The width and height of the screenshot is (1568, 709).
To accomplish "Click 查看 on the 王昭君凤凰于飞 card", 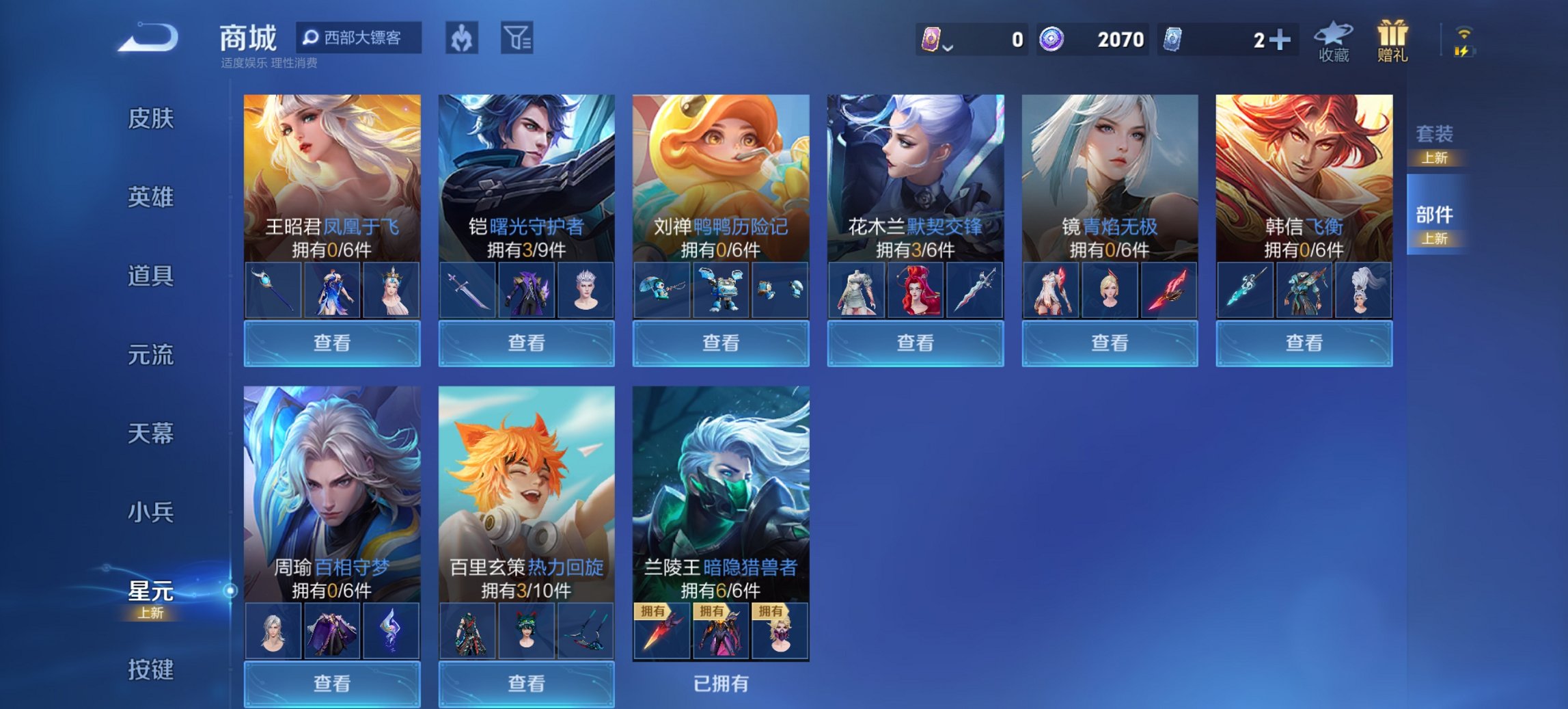I will [331, 343].
